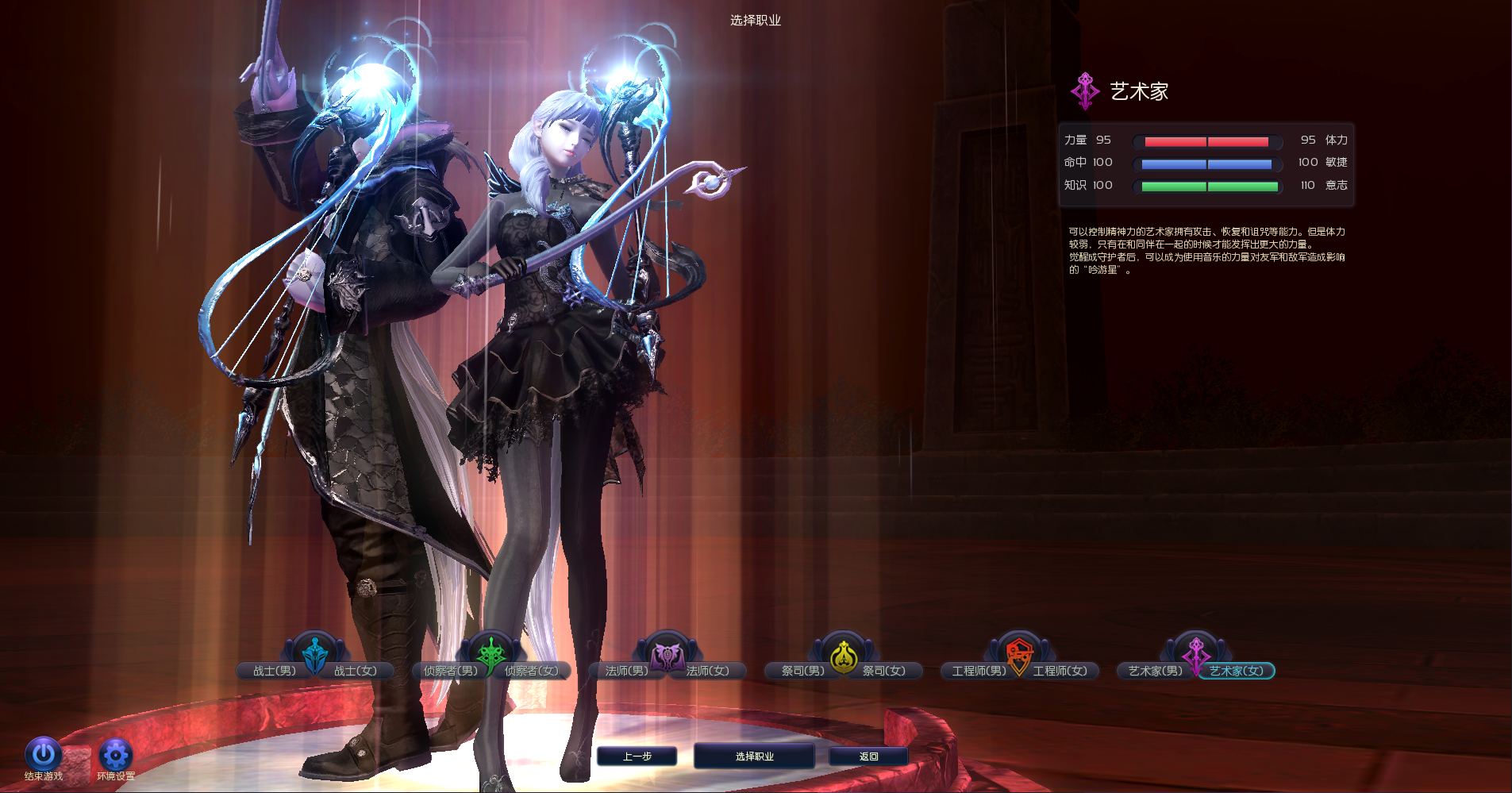
Task: Pick the 祭司(男) priest class
Action: point(802,671)
